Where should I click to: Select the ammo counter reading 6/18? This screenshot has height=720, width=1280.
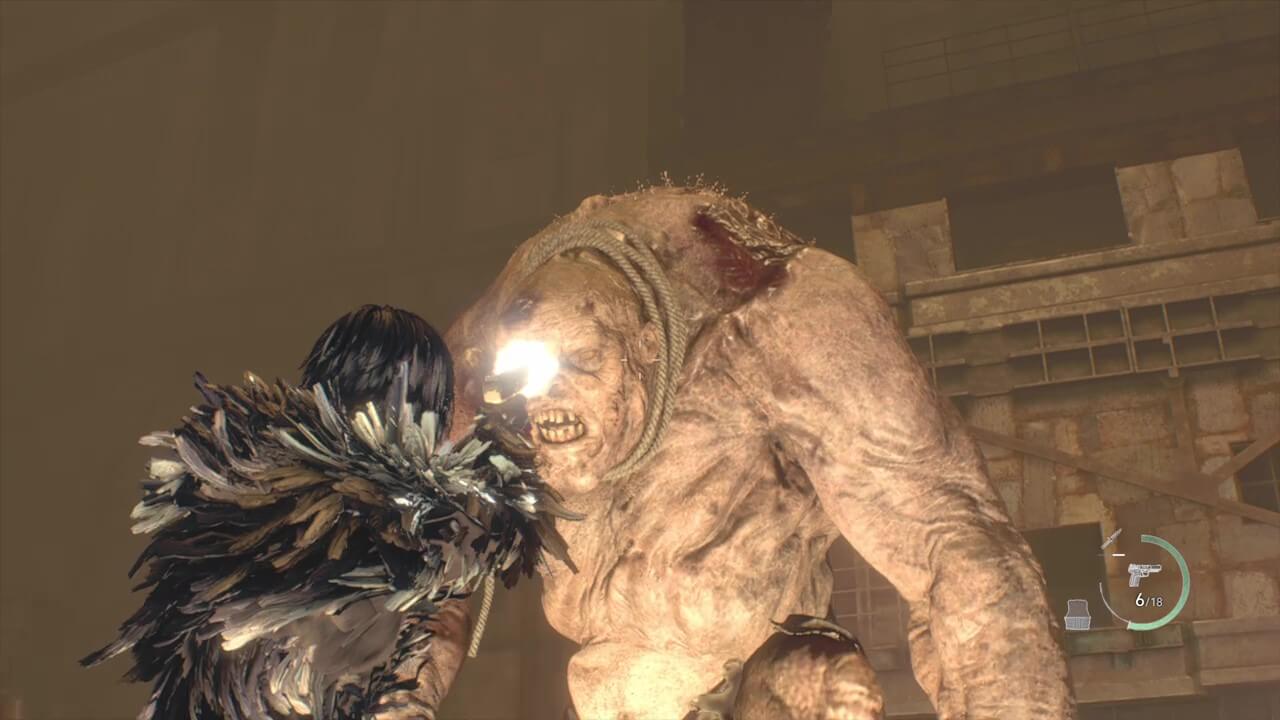[x=1149, y=600]
